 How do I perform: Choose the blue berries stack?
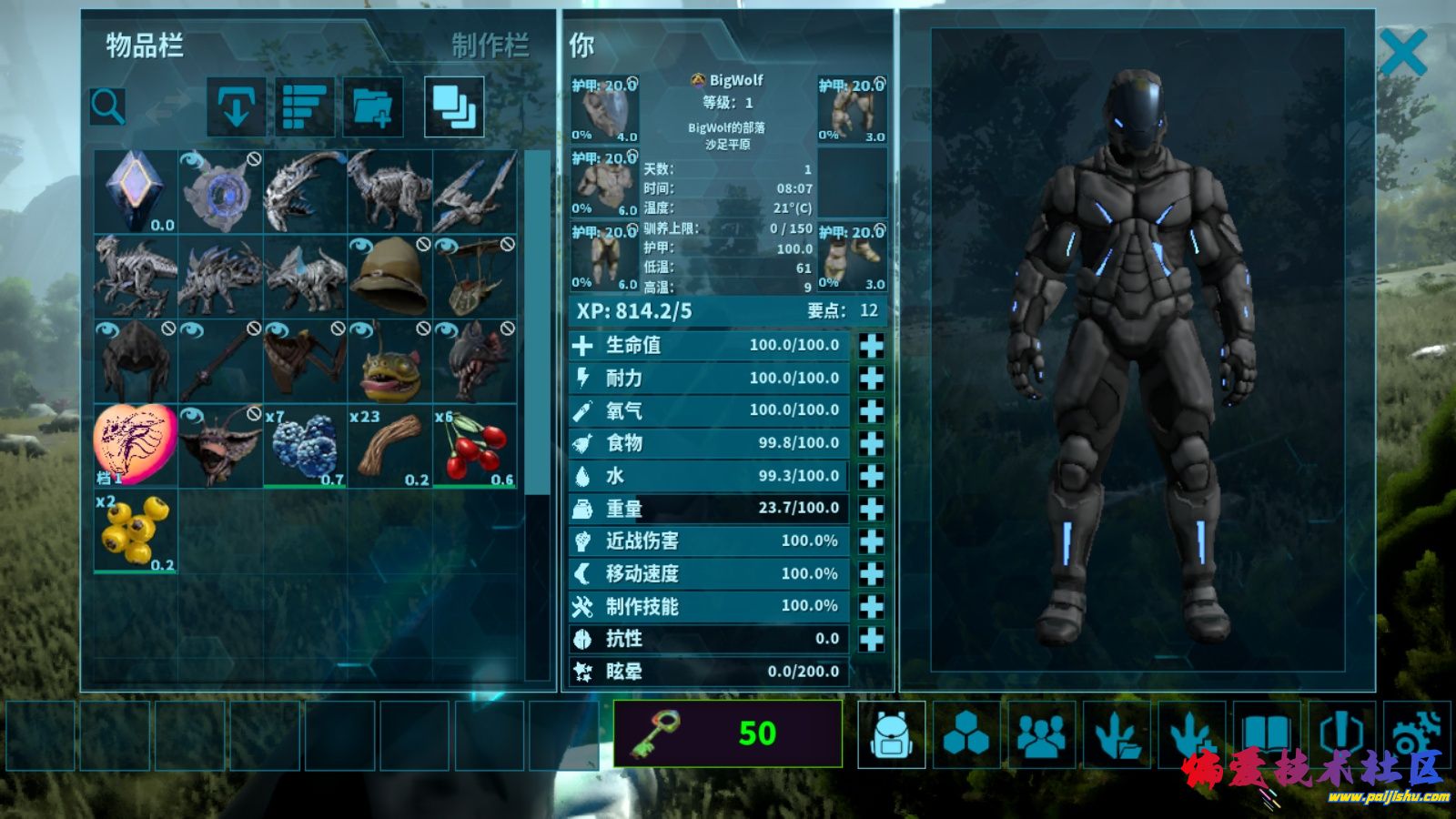pos(305,447)
